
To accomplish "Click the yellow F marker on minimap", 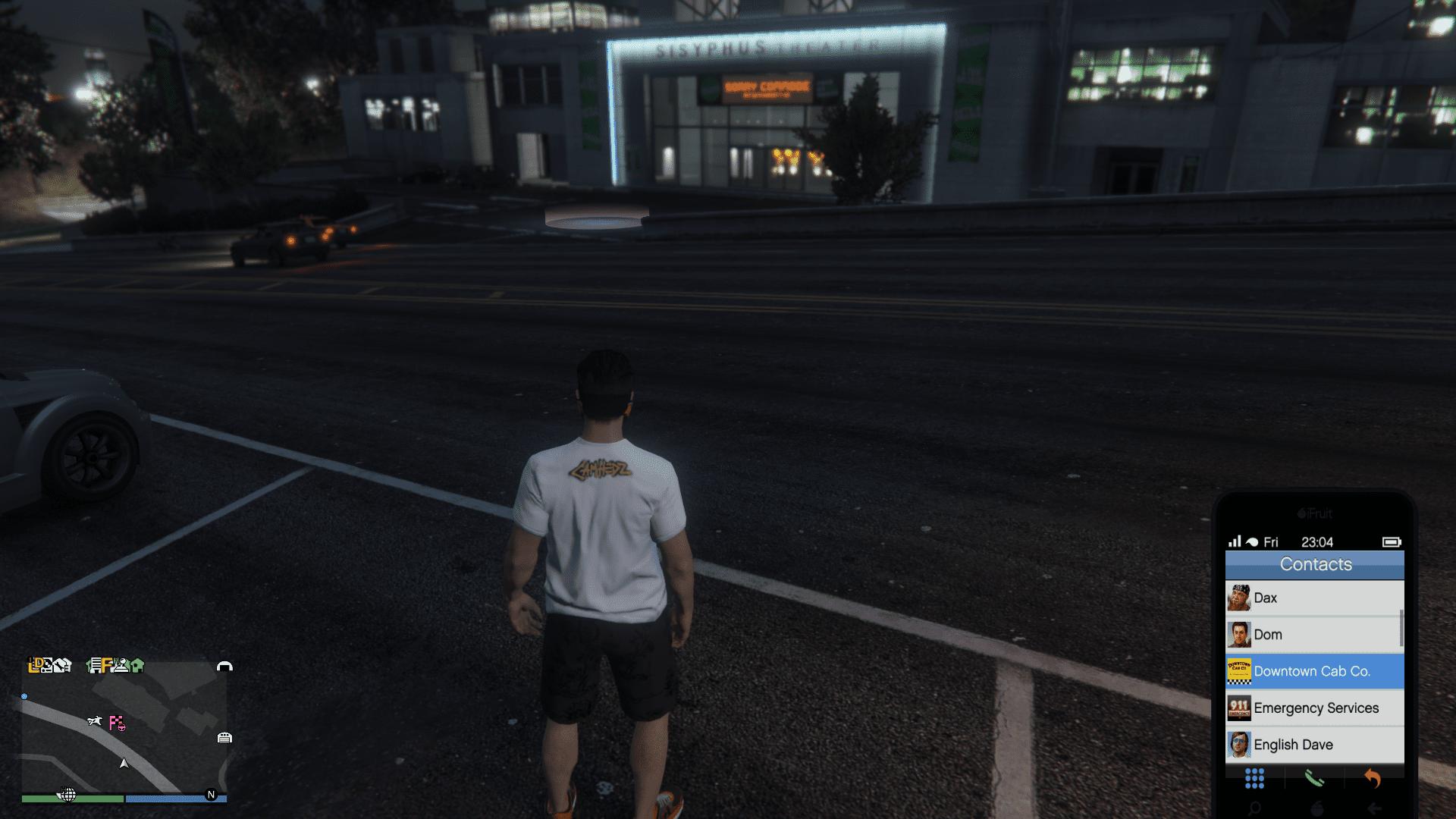I will pyautogui.click(x=107, y=665).
